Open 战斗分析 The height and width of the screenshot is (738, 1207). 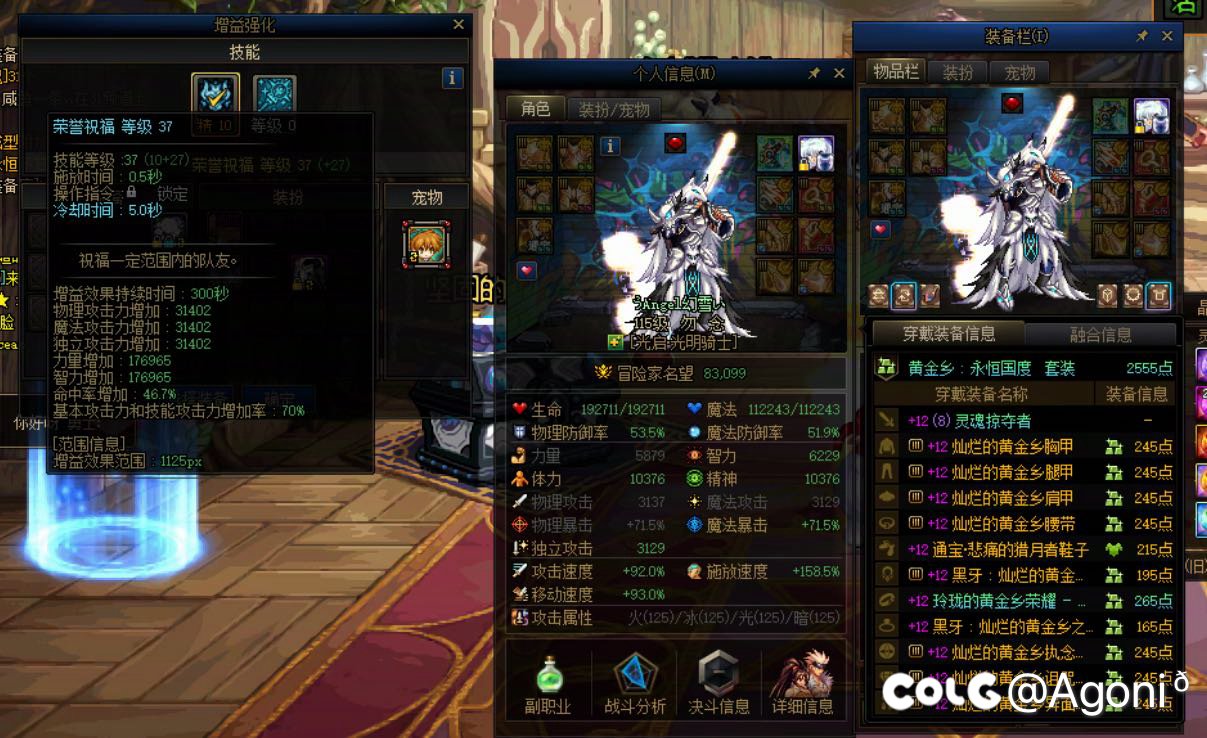click(634, 684)
